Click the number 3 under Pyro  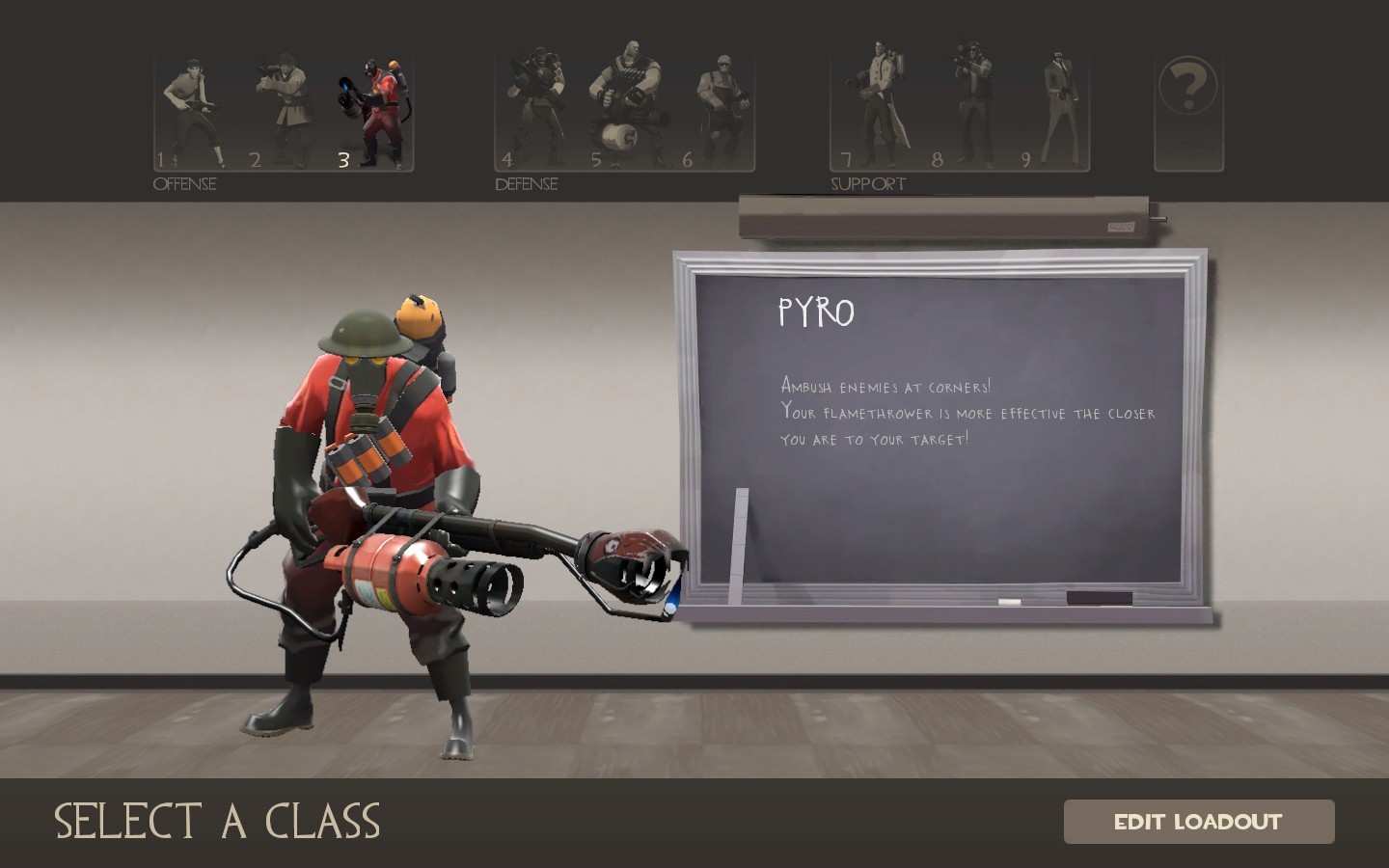(343, 160)
